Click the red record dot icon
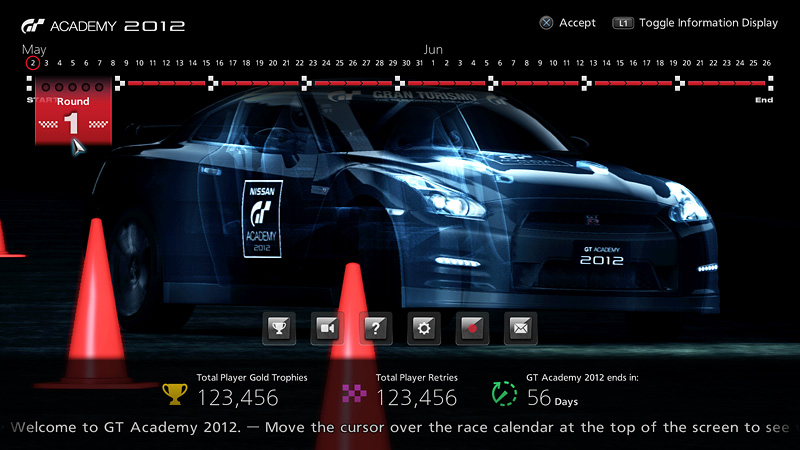 tap(472, 327)
